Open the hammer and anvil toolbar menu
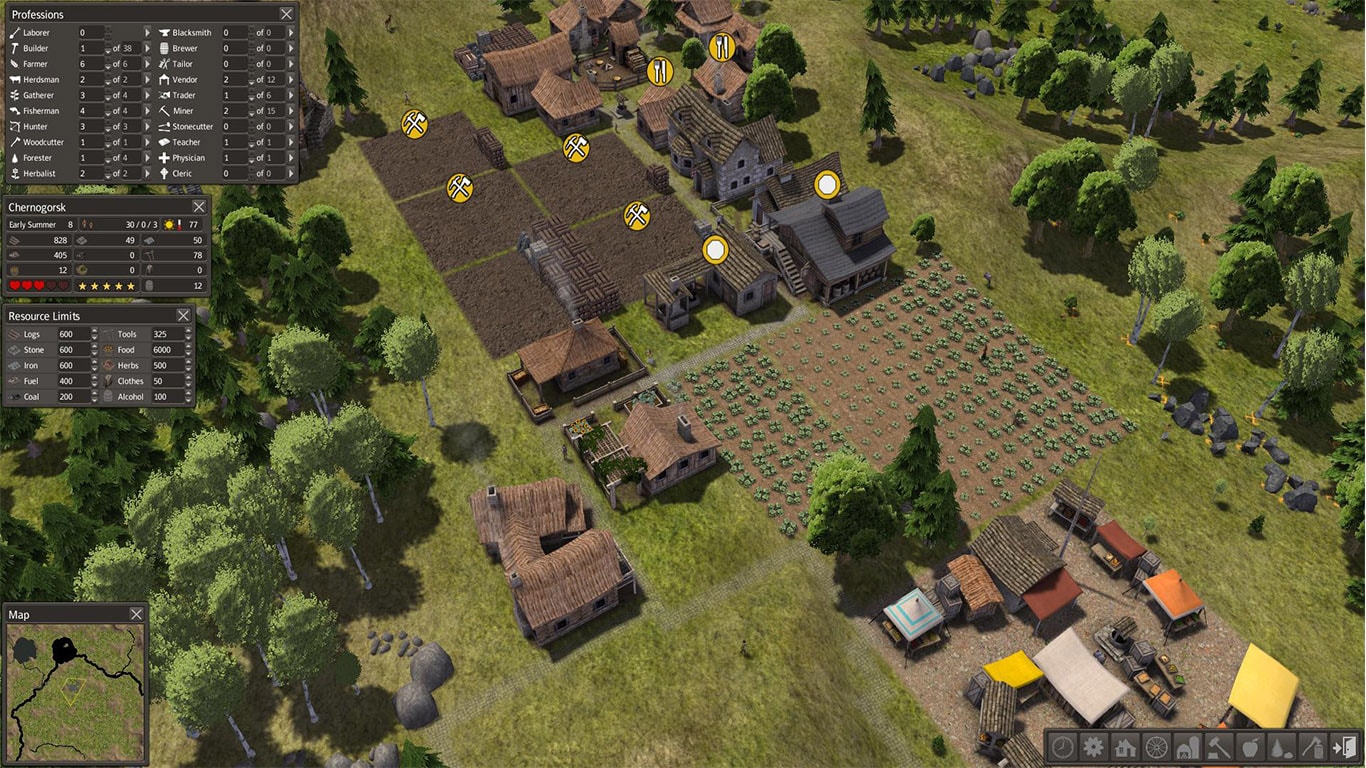The image size is (1366, 768). [1219, 746]
